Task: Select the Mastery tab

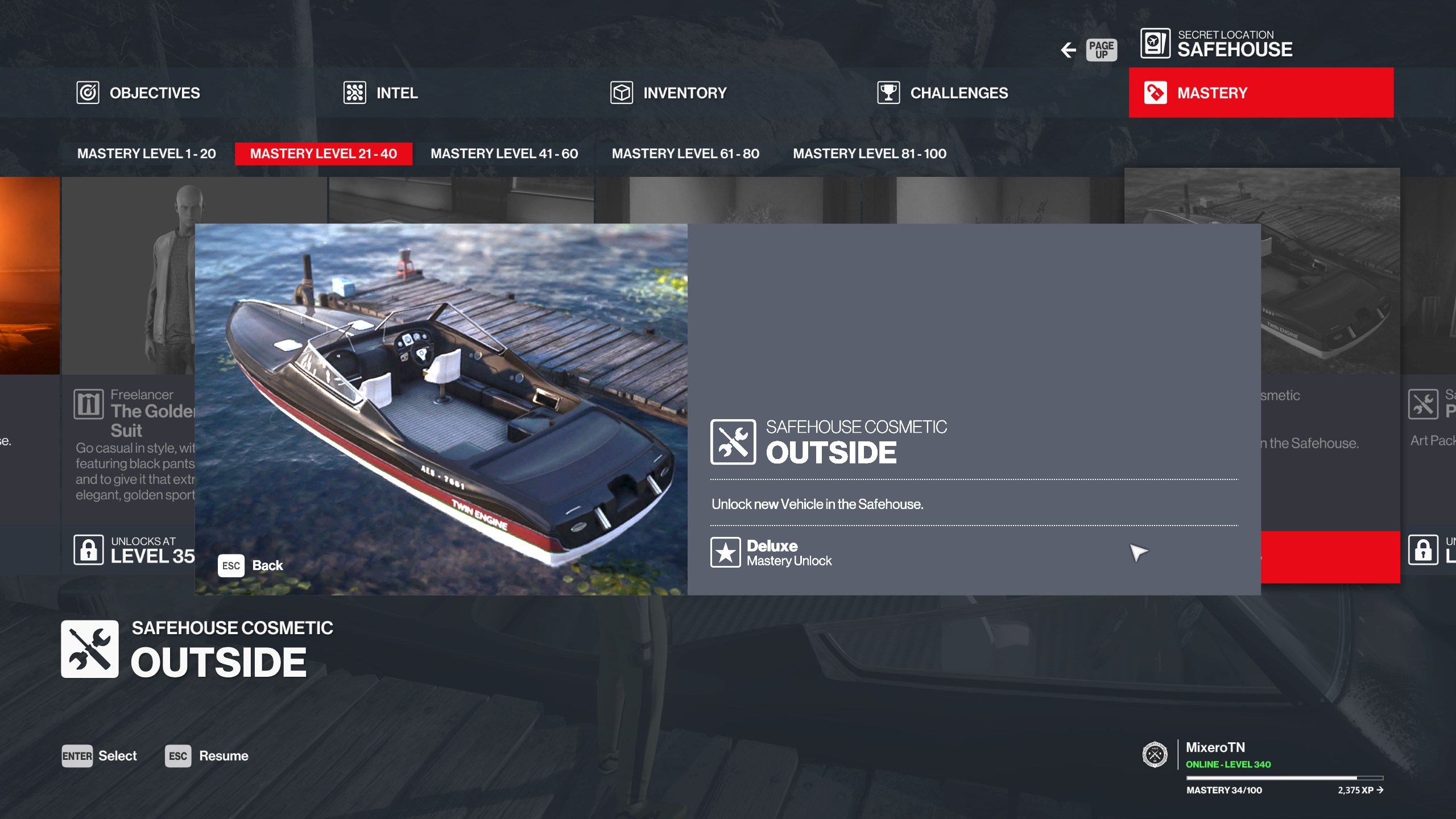Action: coord(1260,93)
